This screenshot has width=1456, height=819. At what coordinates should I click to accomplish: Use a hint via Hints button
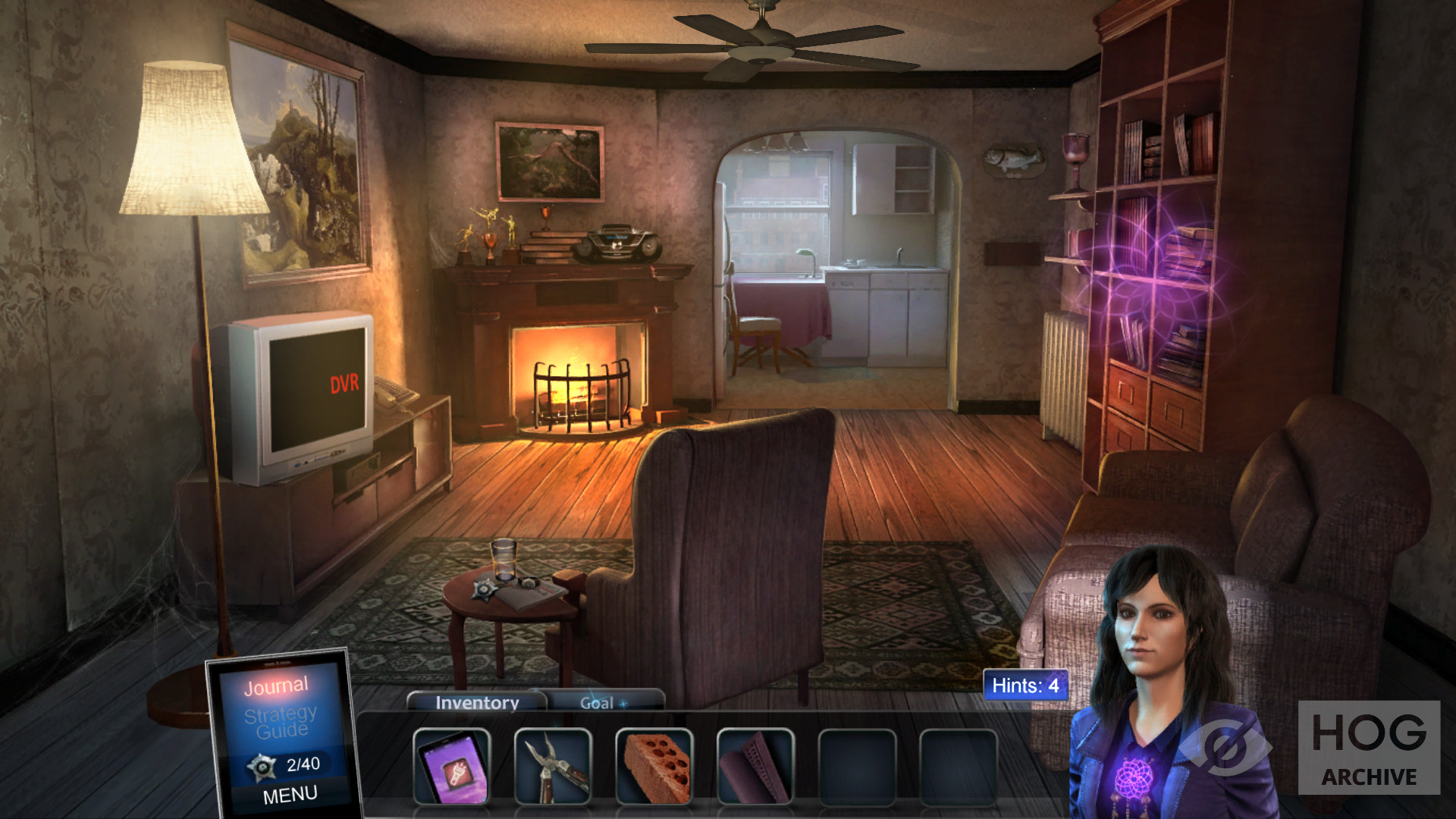[x=1025, y=686]
